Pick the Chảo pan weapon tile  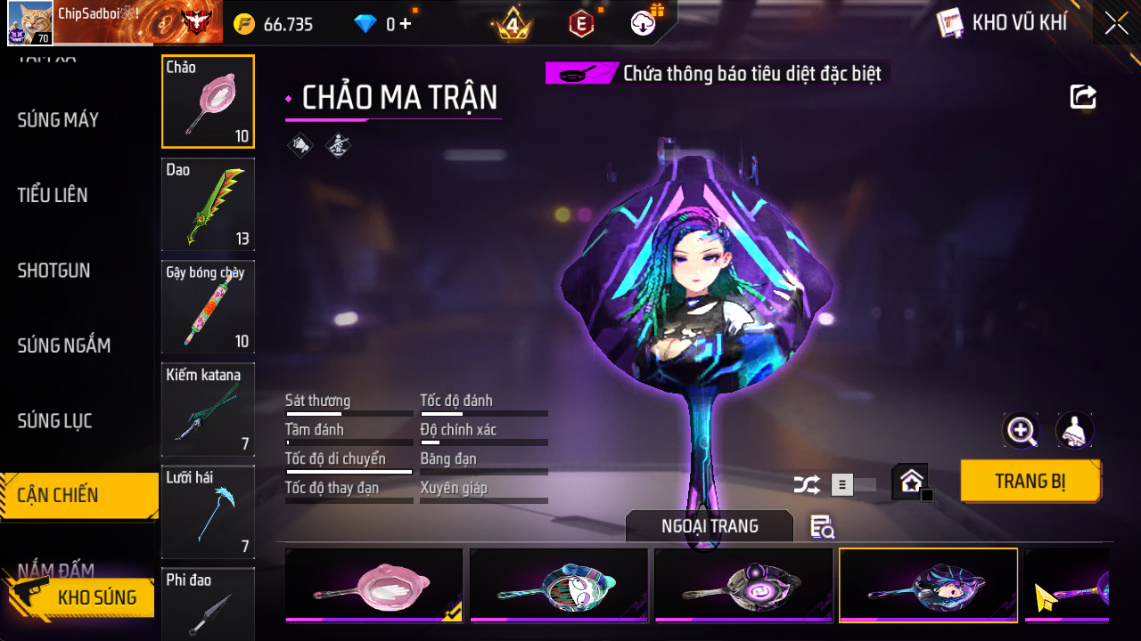pyautogui.click(x=208, y=101)
